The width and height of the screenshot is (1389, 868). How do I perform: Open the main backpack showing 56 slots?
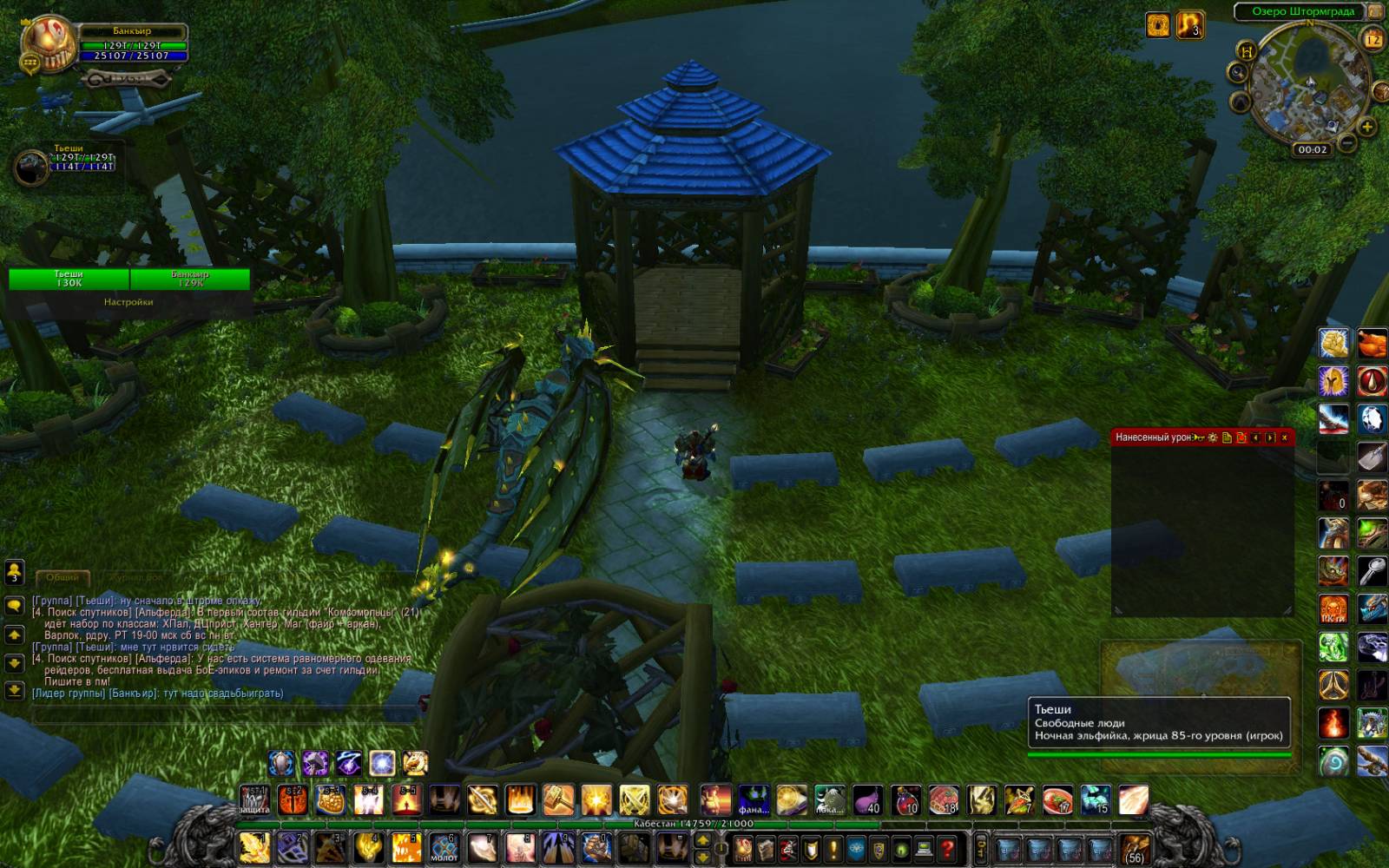[x=1135, y=848]
